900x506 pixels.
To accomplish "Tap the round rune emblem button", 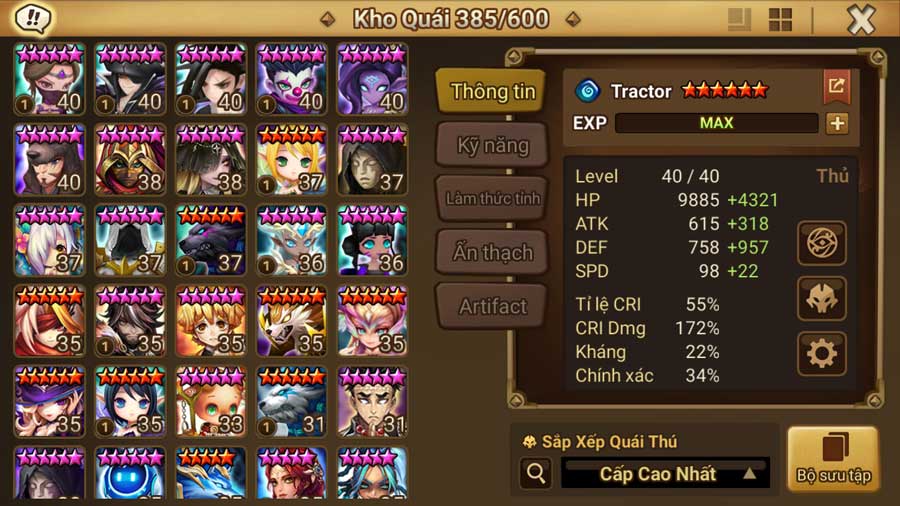I will click(822, 243).
